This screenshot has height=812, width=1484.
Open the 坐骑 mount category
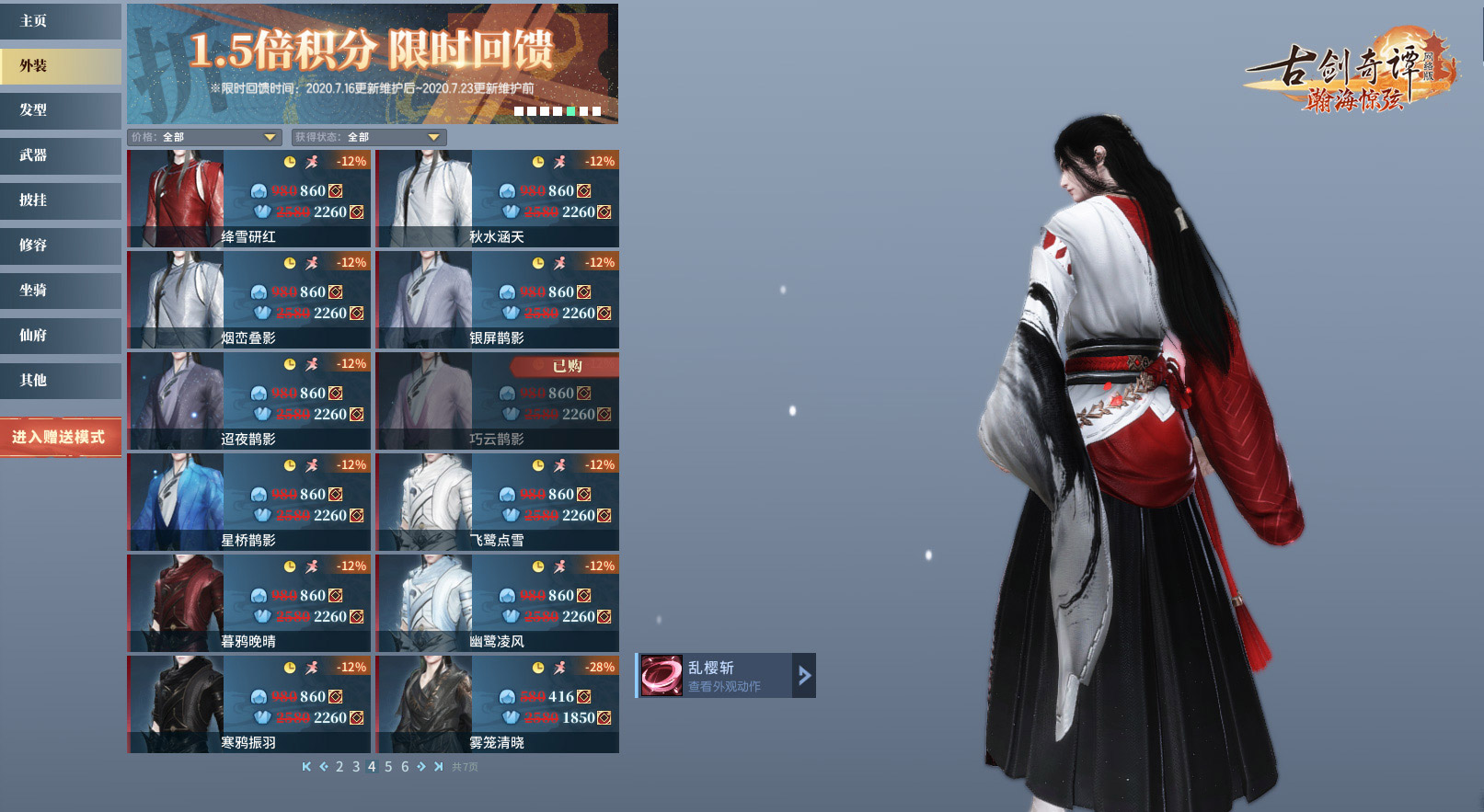coord(60,291)
